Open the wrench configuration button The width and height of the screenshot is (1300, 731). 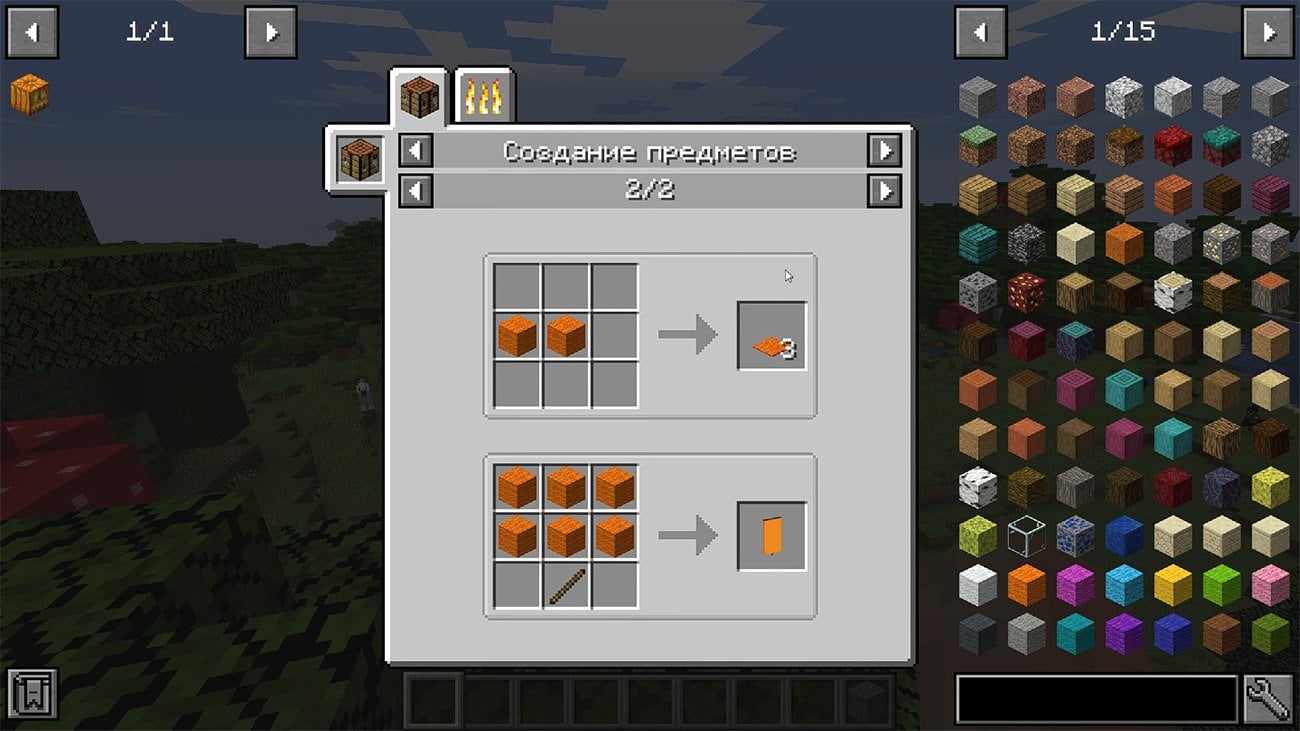point(1268,698)
